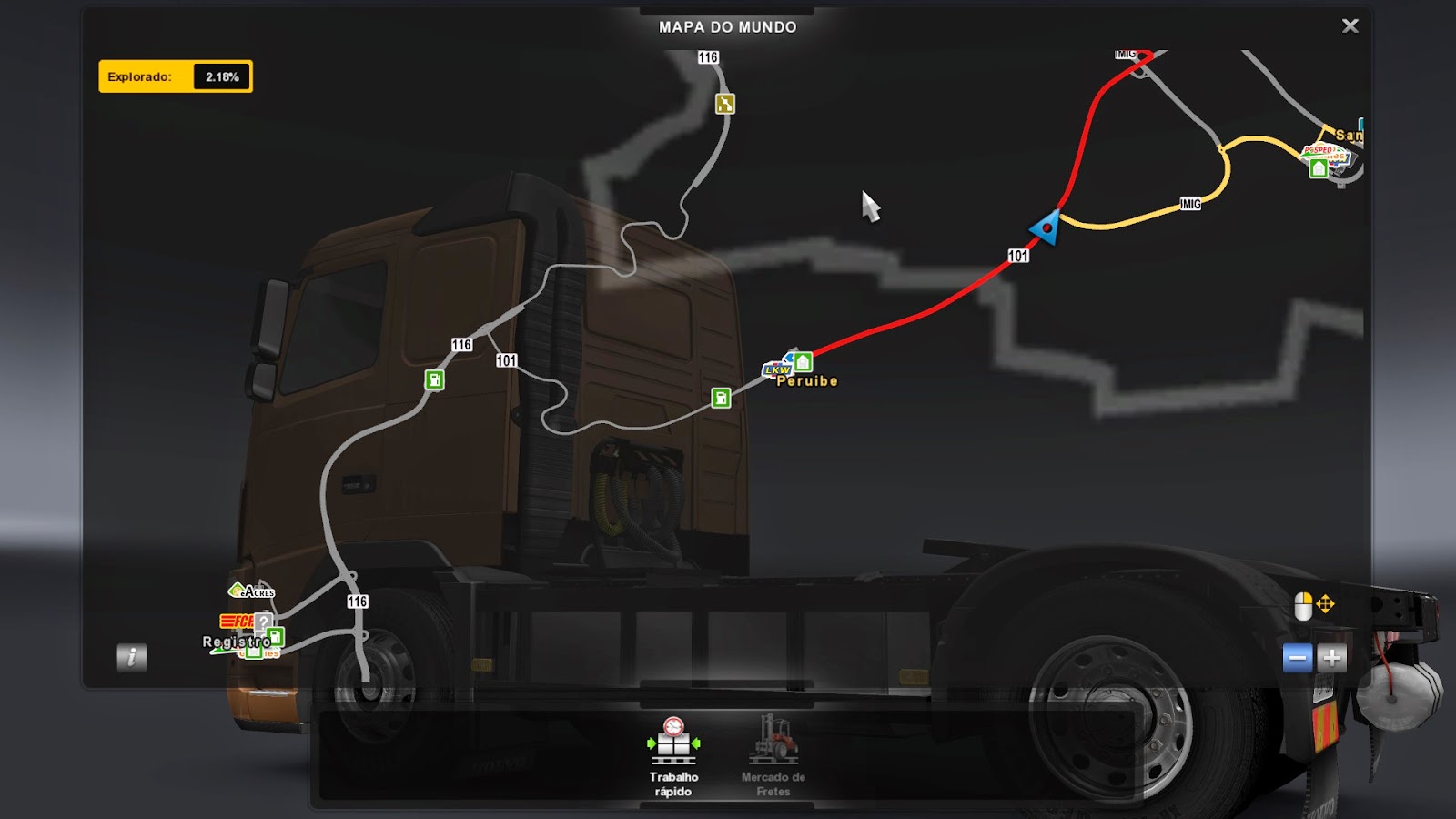Click the Explorado 2.18% progress indicator

tap(176, 76)
